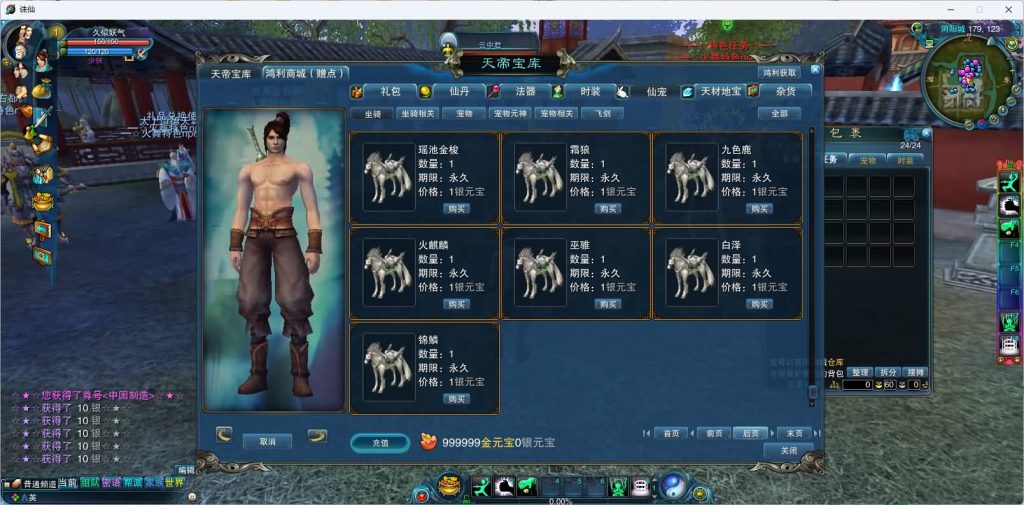Purchase the 九色鹿 mount

coord(759,209)
